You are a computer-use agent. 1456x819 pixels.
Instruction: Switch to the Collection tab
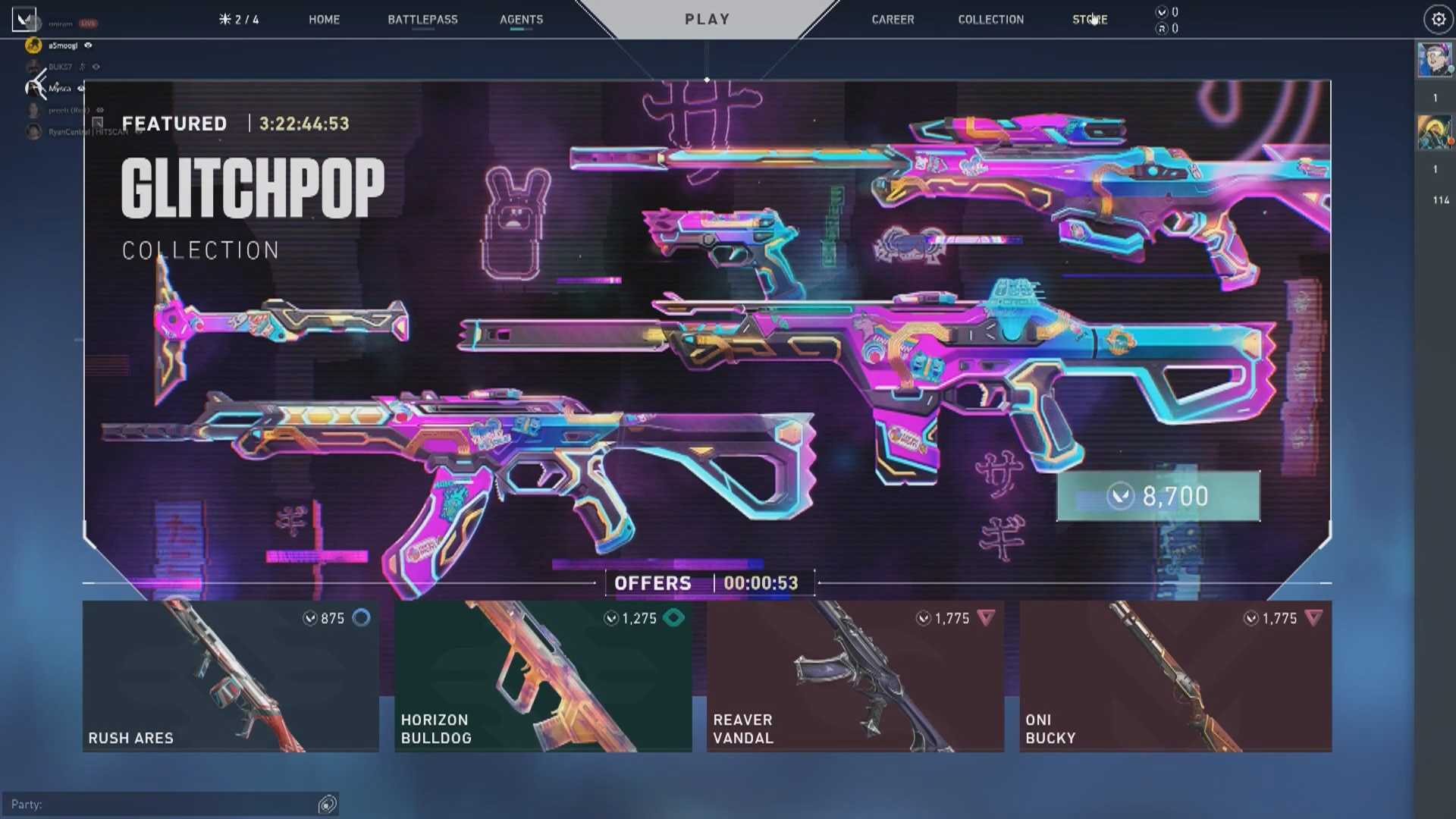pyautogui.click(x=990, y=20)
